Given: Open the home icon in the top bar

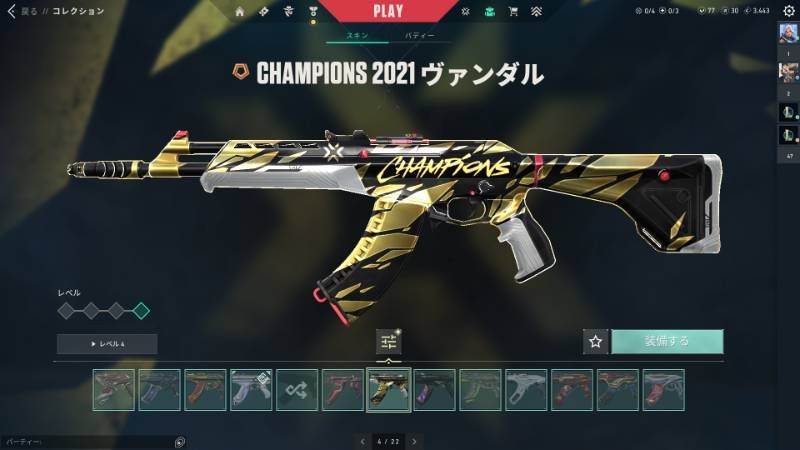Looking at the screenshot, I should [x=240, y=11].
